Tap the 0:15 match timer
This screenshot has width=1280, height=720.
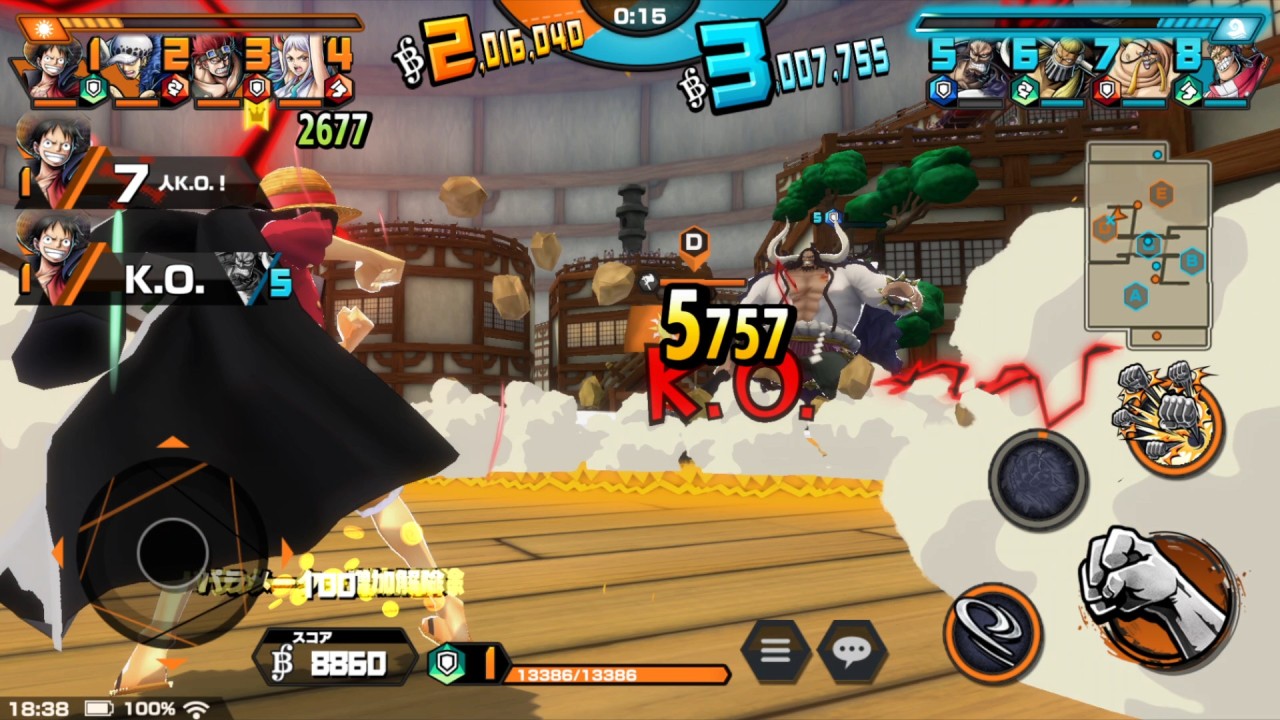(638, 16)
